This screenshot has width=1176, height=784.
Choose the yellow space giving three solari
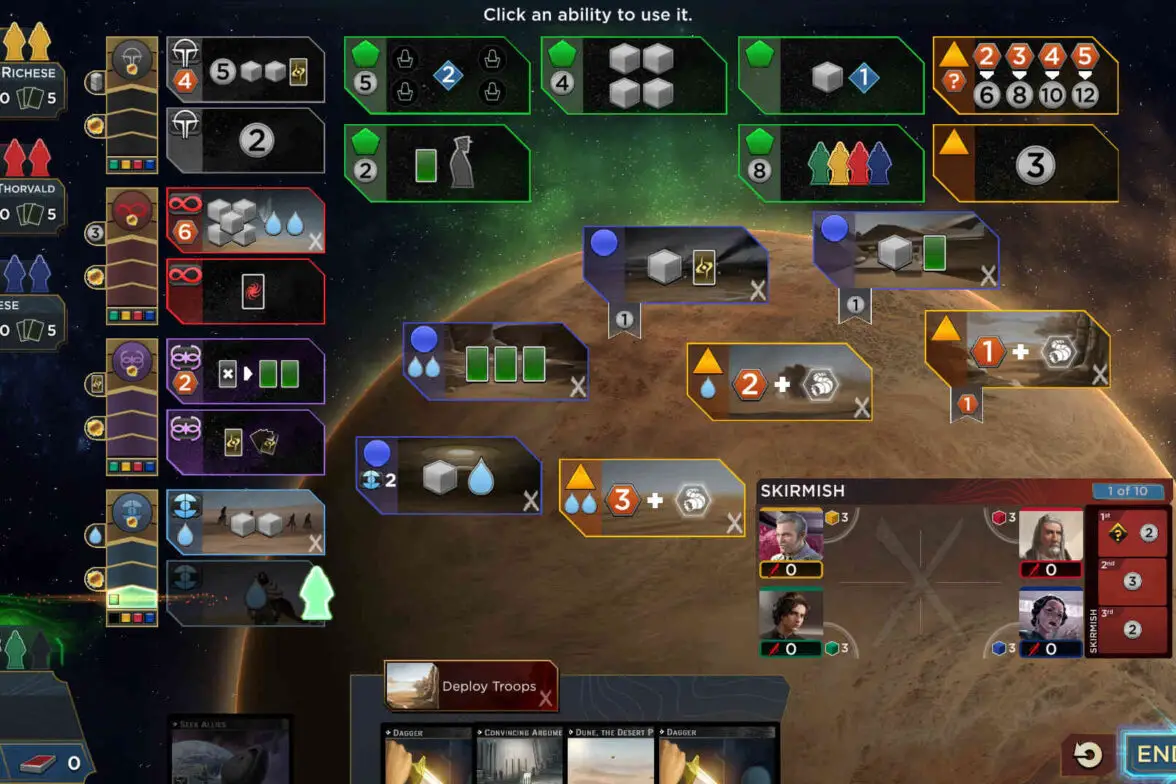tap(1025, 163)
